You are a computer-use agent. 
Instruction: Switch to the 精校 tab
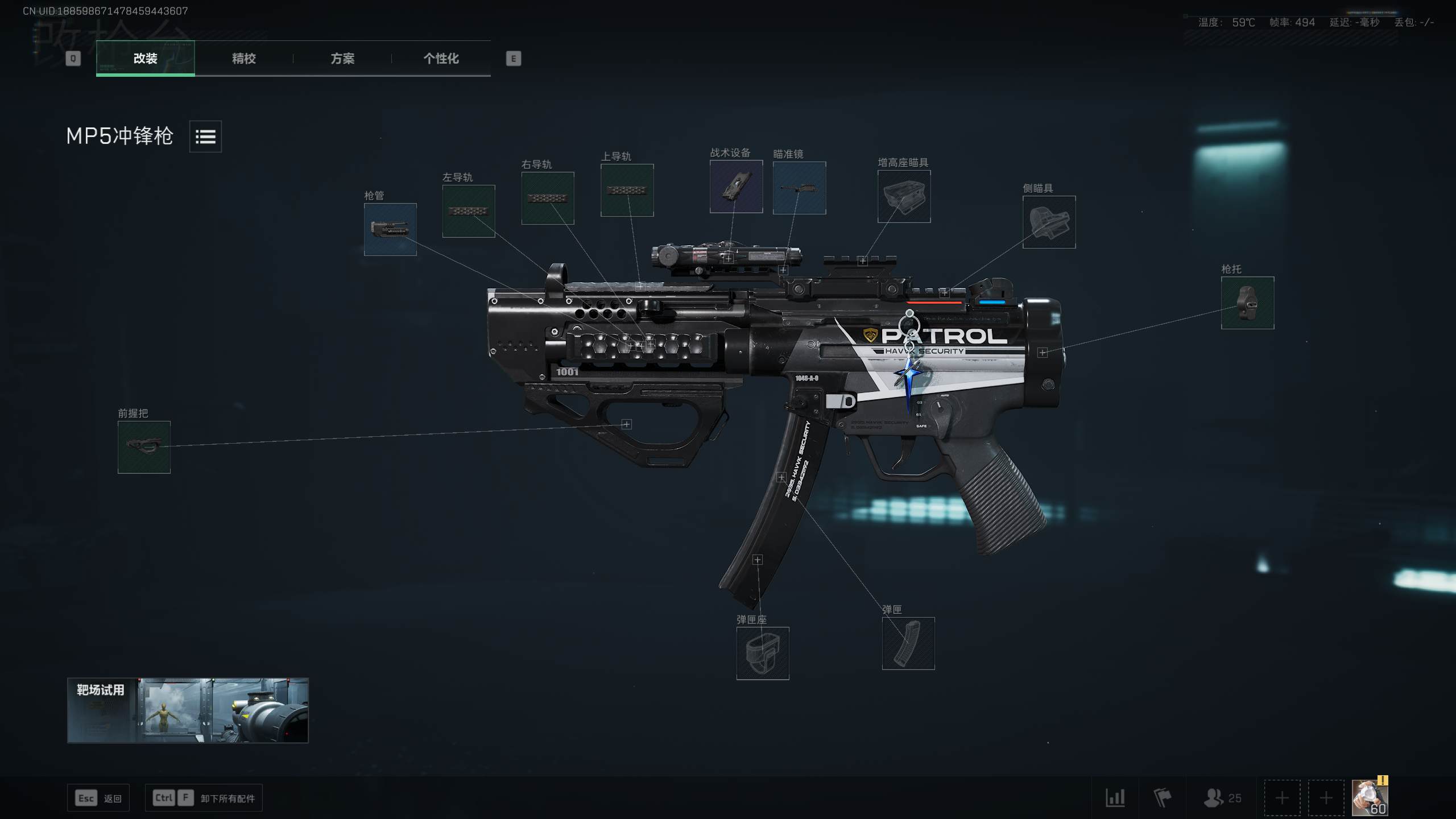(x=242, y=59)
